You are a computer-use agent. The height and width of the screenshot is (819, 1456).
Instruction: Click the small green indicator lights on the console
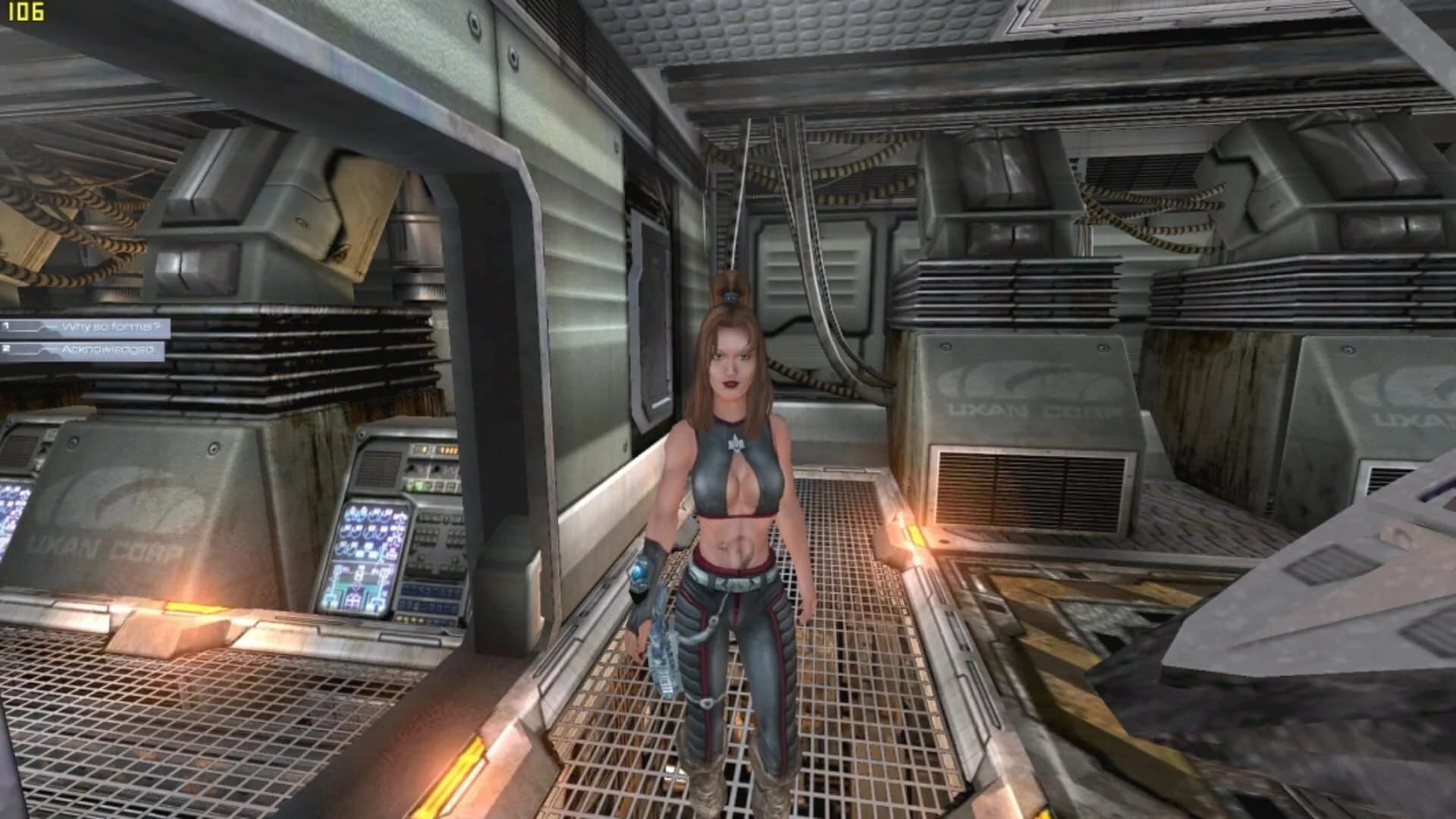[x=415, y=485]
